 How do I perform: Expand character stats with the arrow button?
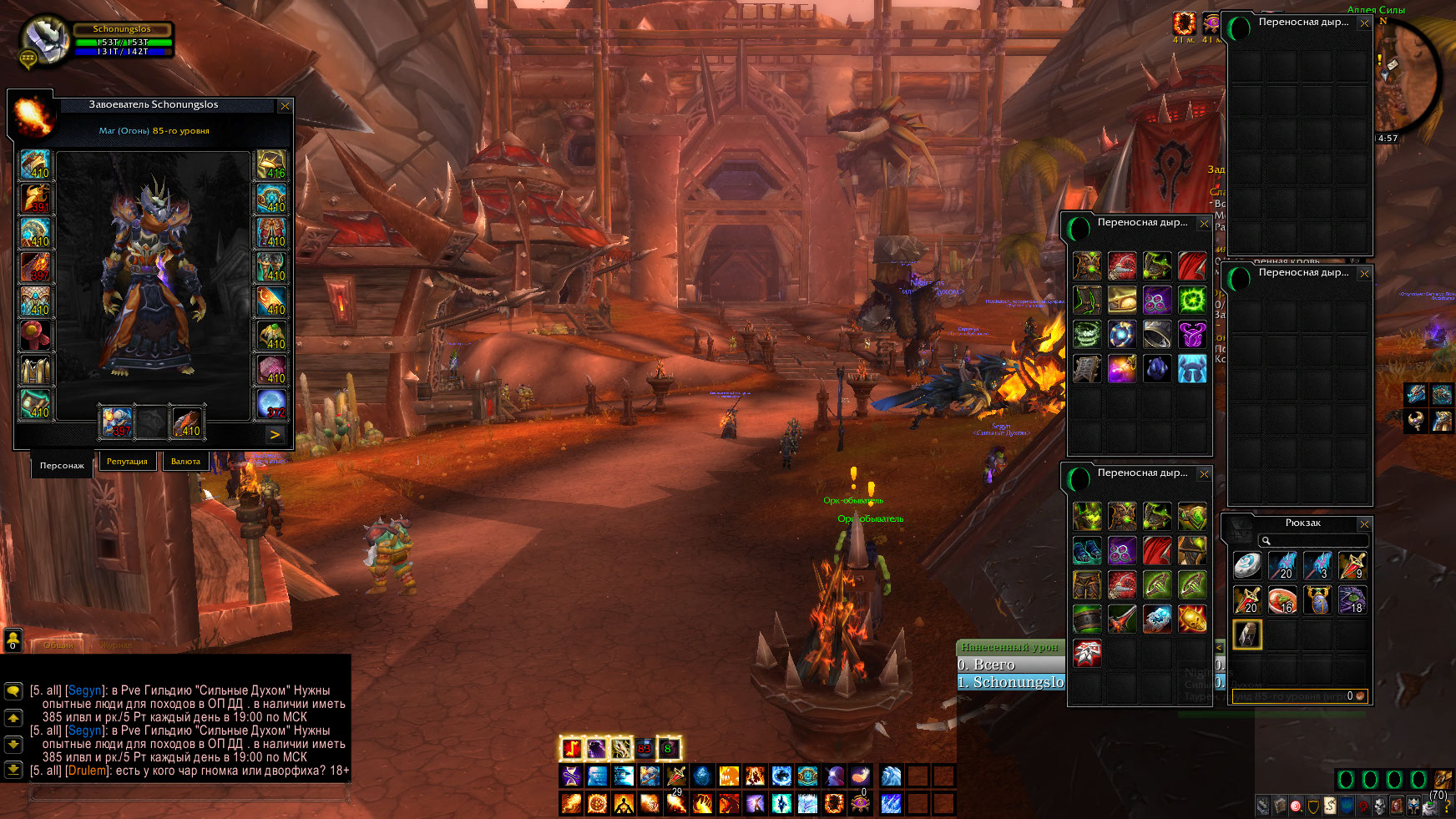(x=274, y=434)
